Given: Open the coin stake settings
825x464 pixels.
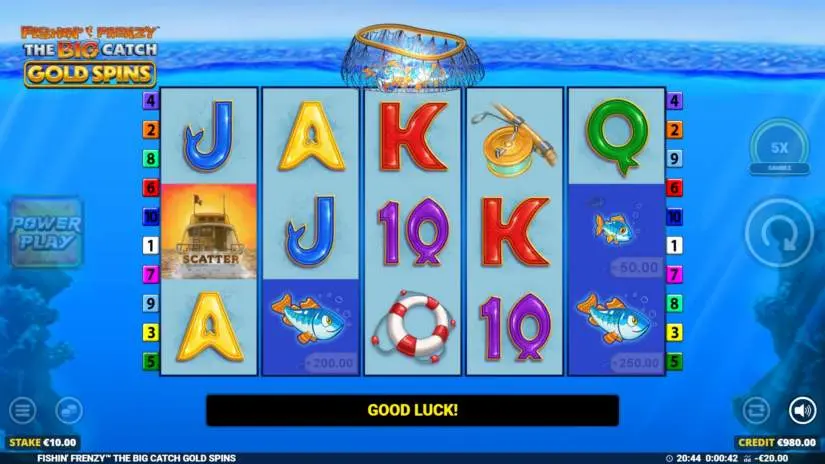Looking at the screenshot, I should [68, 410].
